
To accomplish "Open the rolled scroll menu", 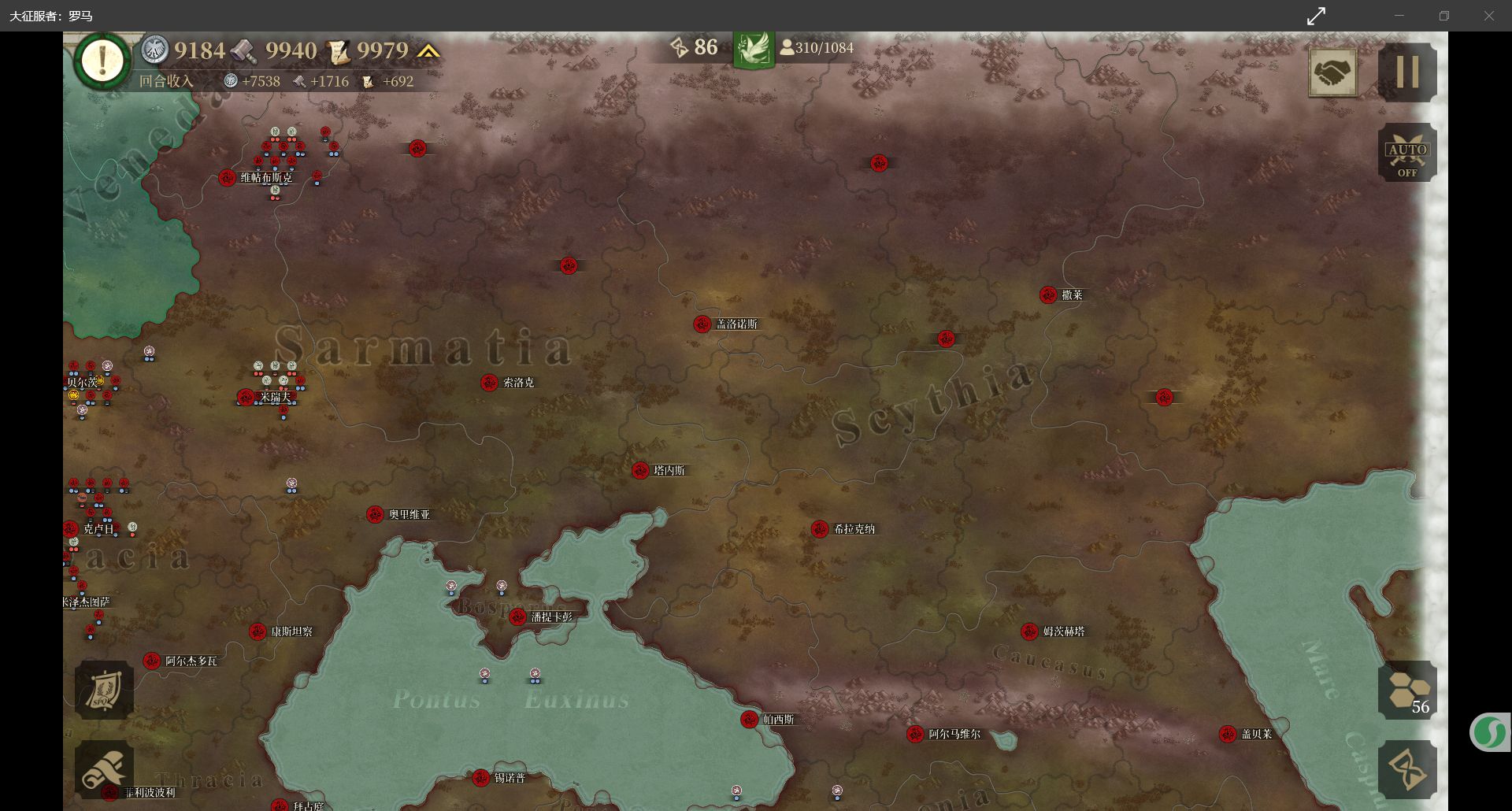I will 104,768.
